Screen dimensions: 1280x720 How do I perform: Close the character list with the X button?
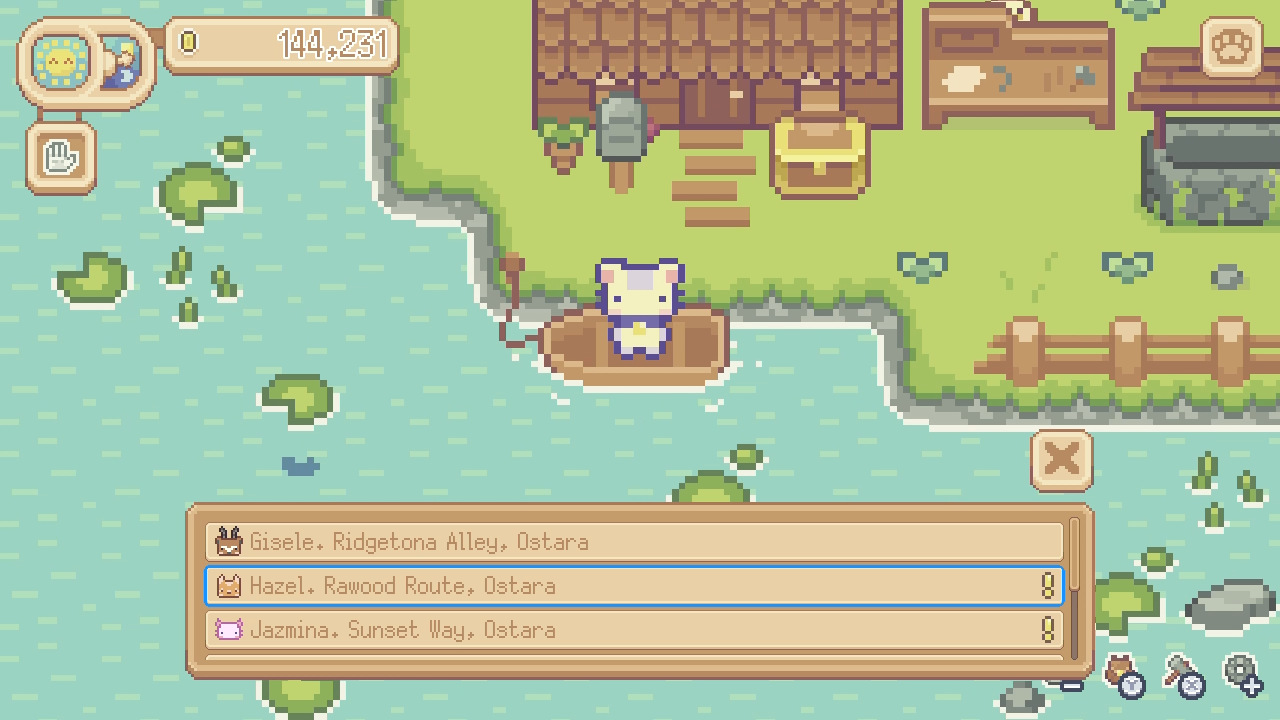pyautogui.click(x=1060, y=459)
